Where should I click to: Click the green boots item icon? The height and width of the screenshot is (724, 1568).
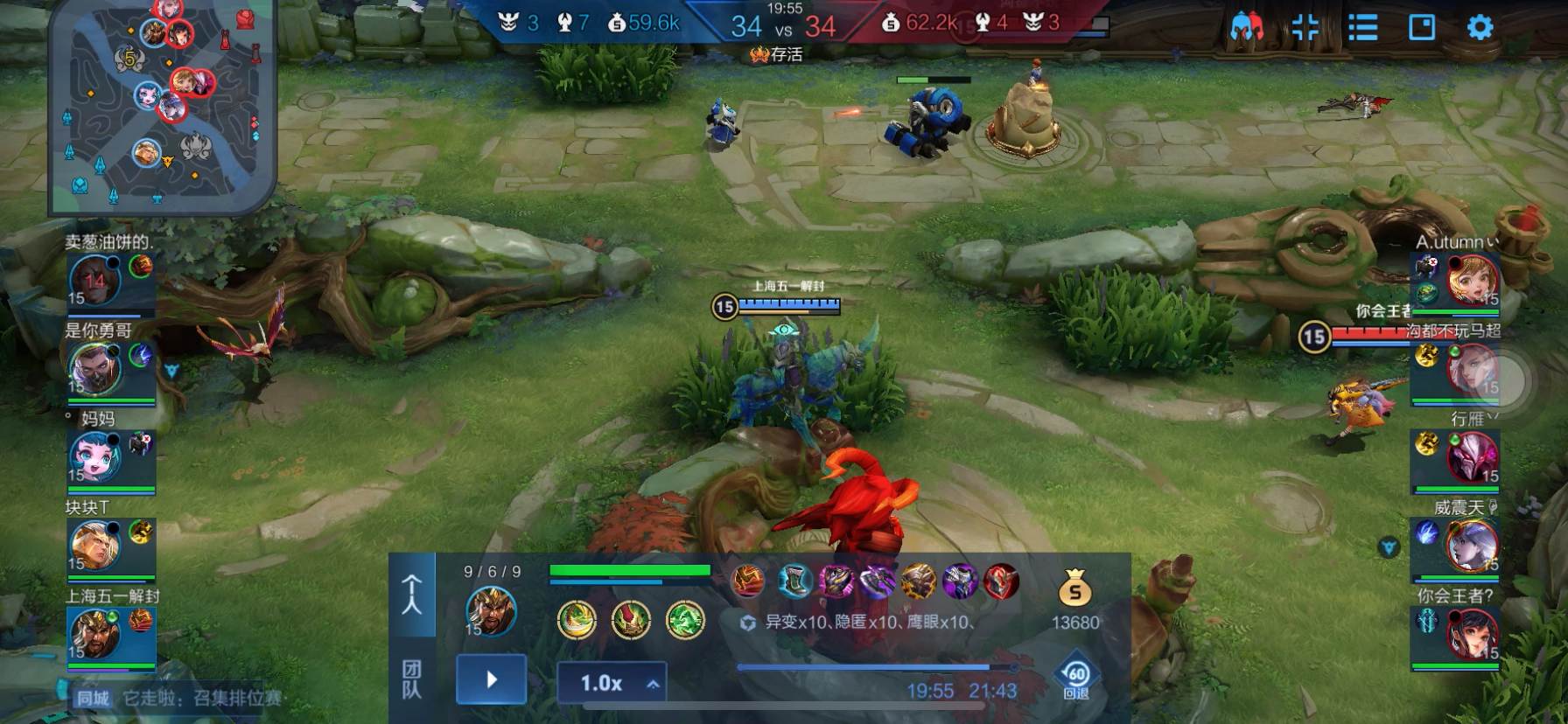794,581
